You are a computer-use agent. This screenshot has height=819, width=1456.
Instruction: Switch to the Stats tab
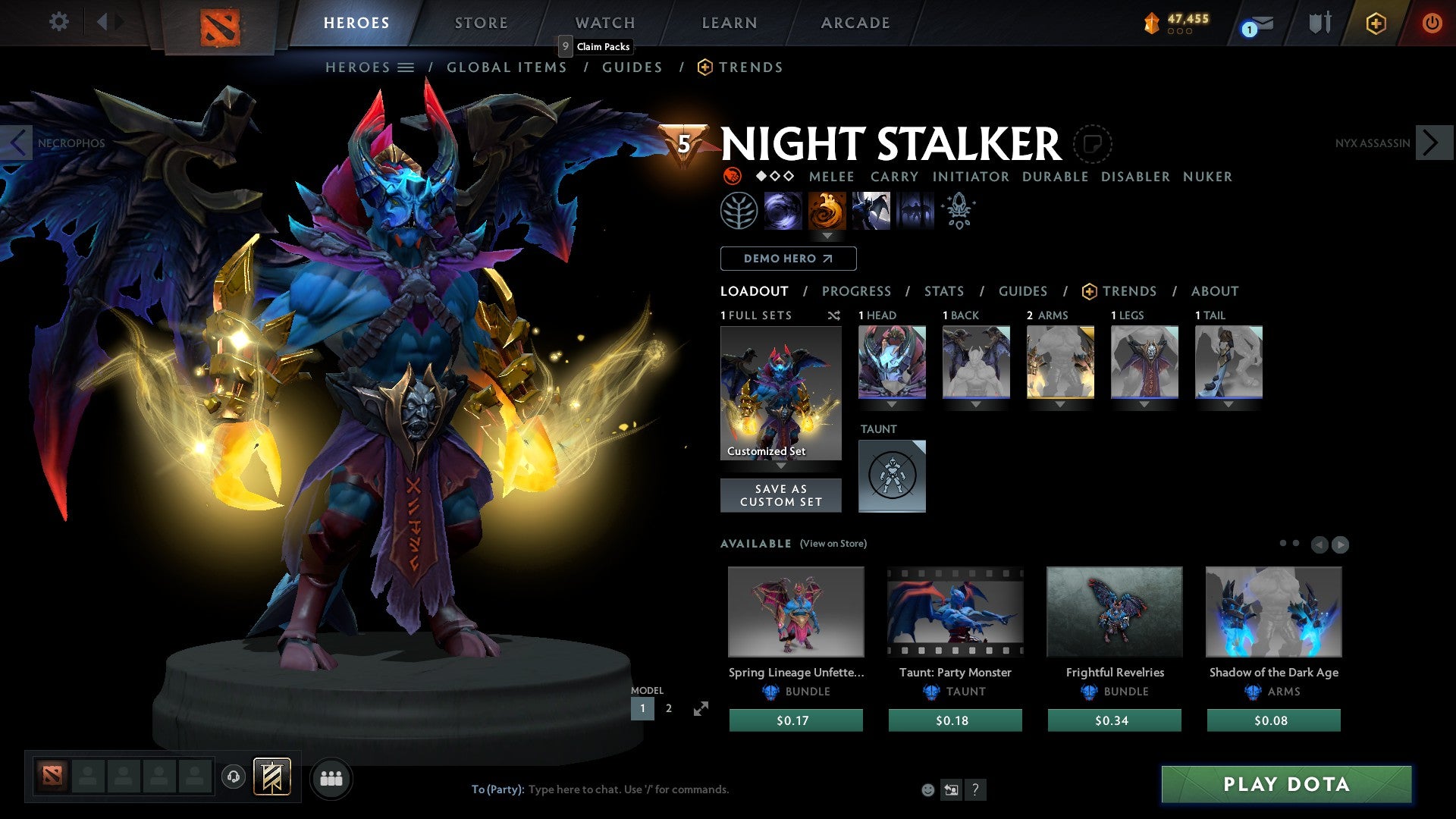943,291
